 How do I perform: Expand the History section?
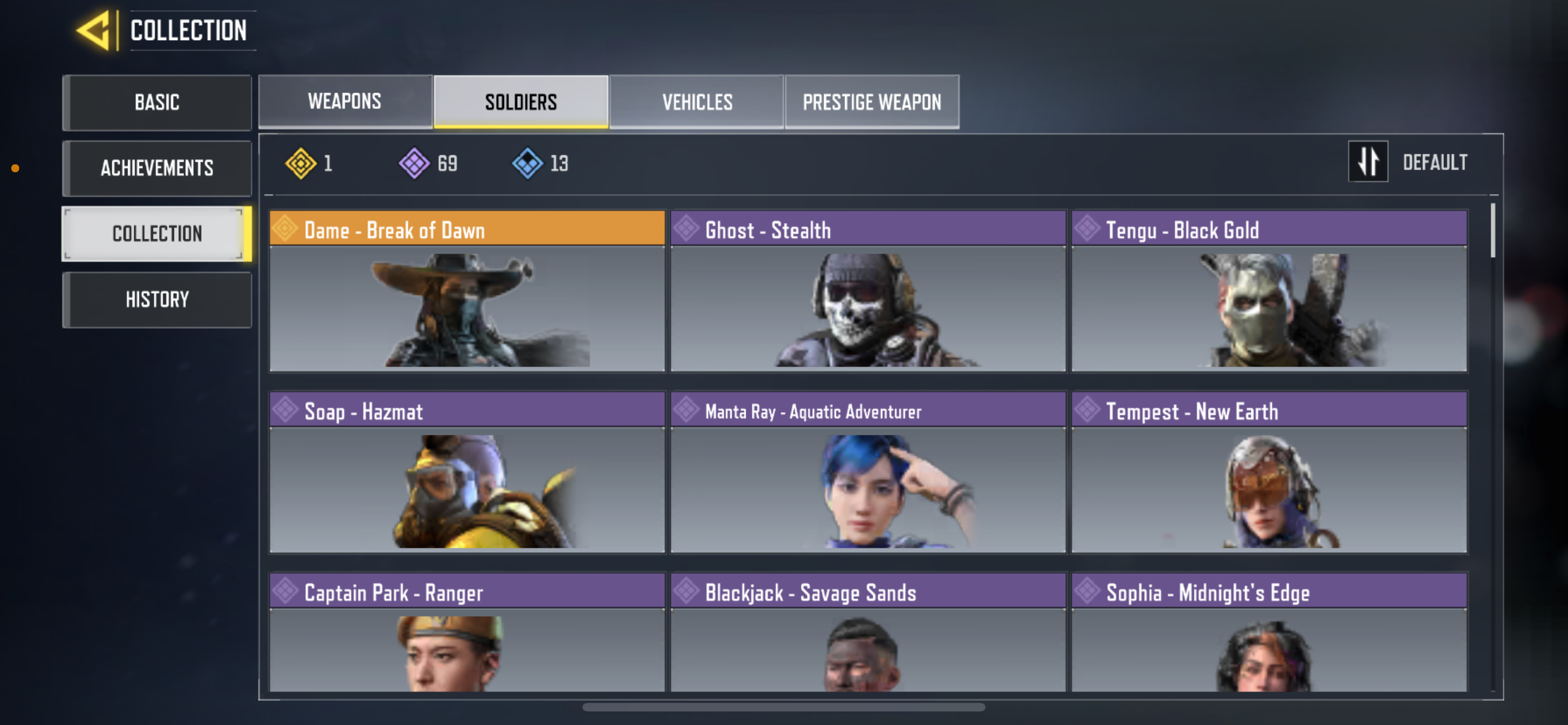[x=156, y=299]
